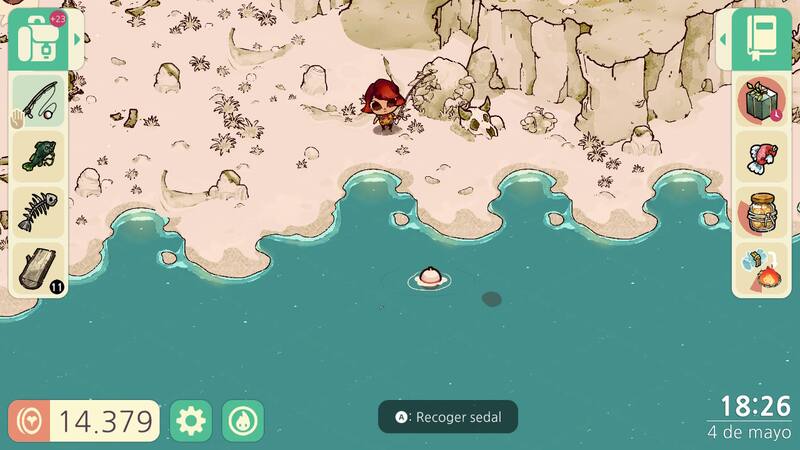Select the campfire request icon
Image resolution: width=800 pixels, height=450 pixels.
pyautogui.click(x=762, y=268)
